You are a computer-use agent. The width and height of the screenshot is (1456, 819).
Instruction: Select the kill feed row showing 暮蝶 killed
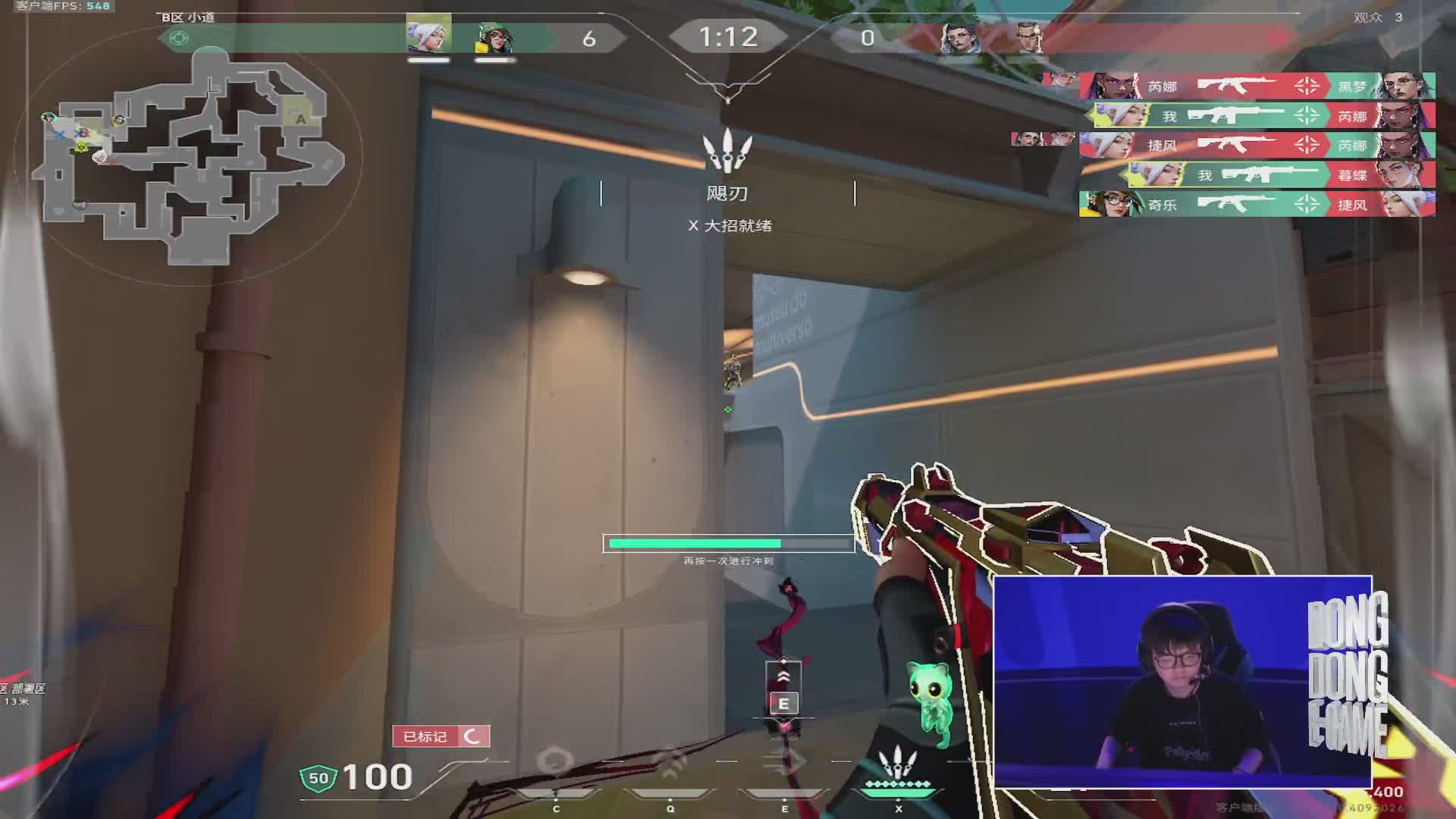coord(1282,175)
